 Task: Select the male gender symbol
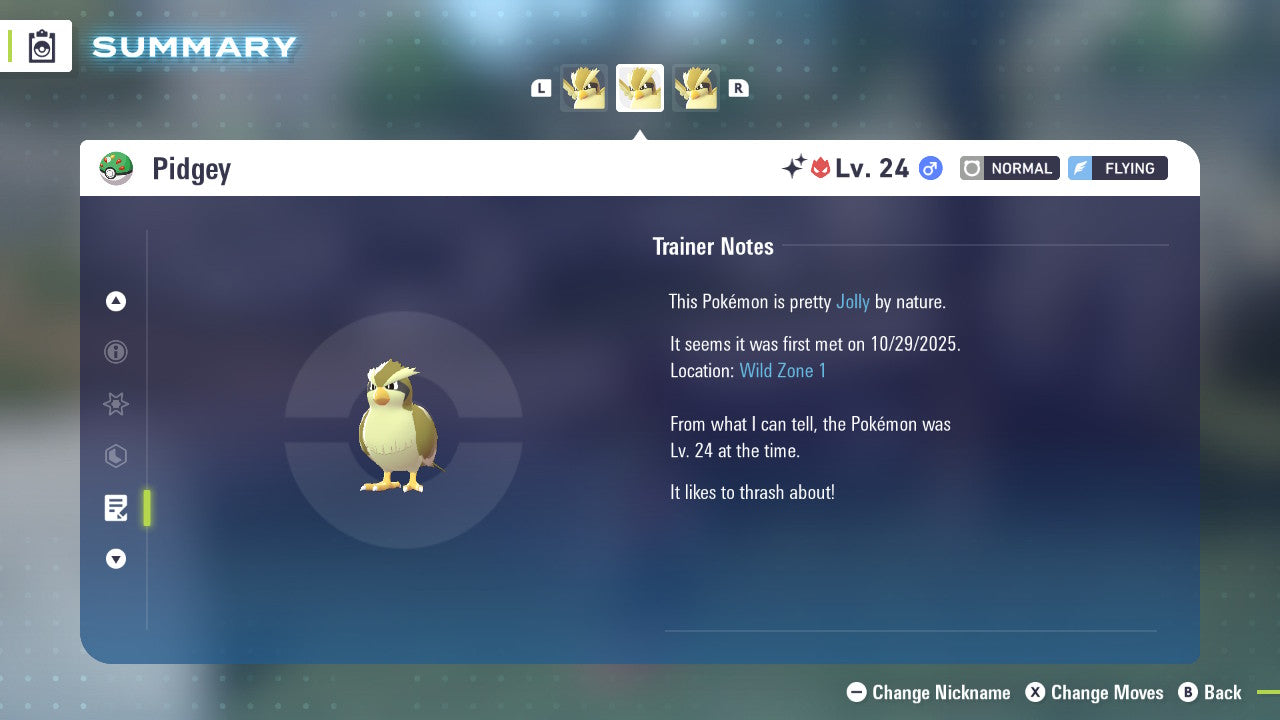click(928, 168)
